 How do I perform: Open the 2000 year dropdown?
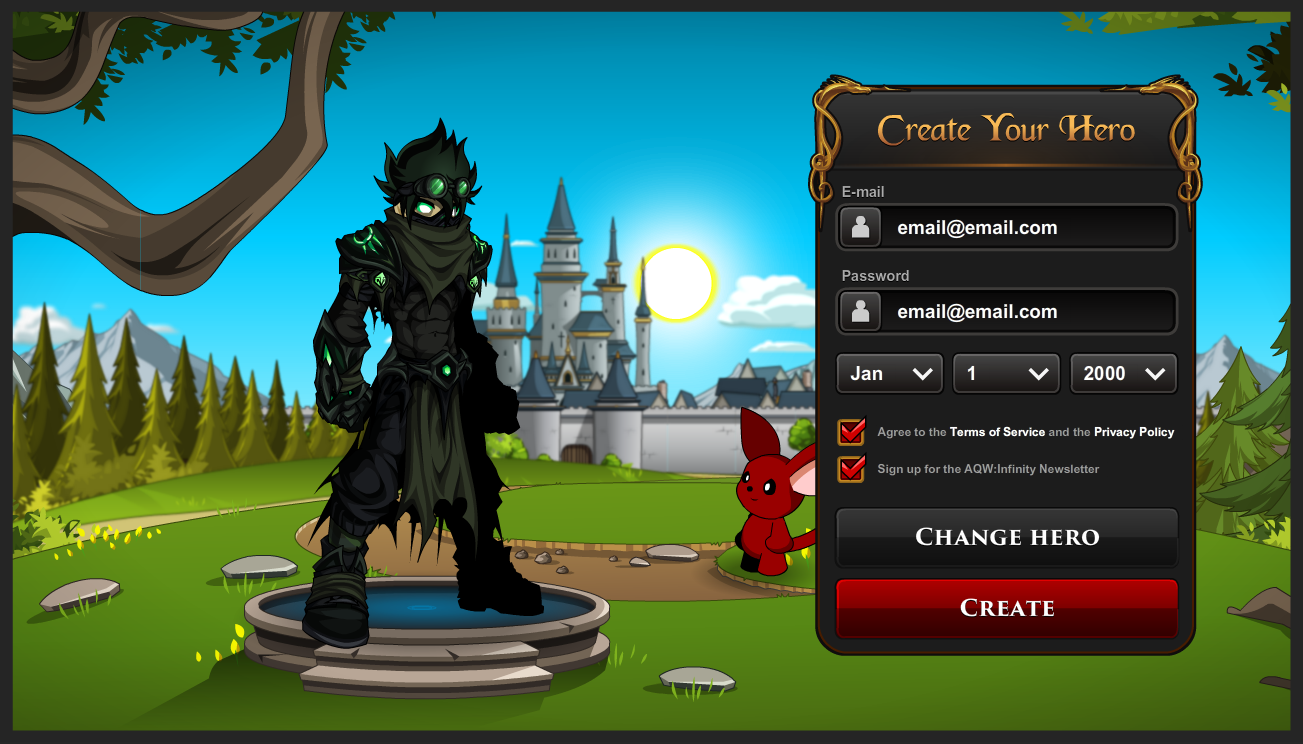(1123, 373)
